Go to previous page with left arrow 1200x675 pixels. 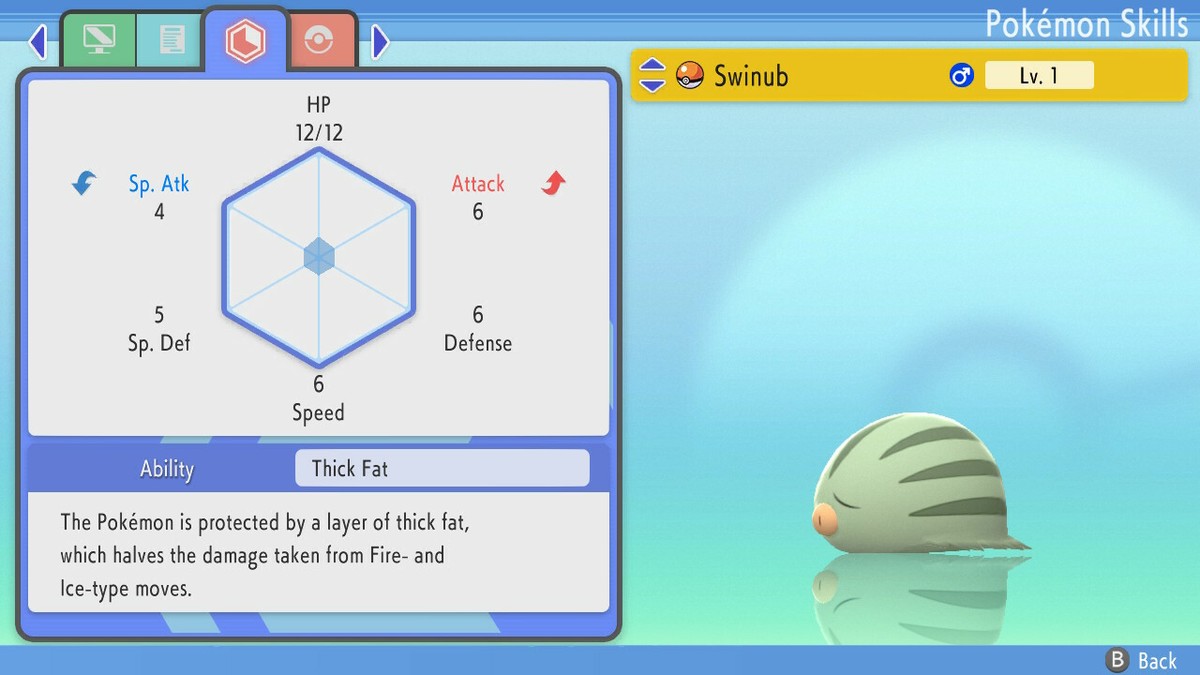click(38, 41)
